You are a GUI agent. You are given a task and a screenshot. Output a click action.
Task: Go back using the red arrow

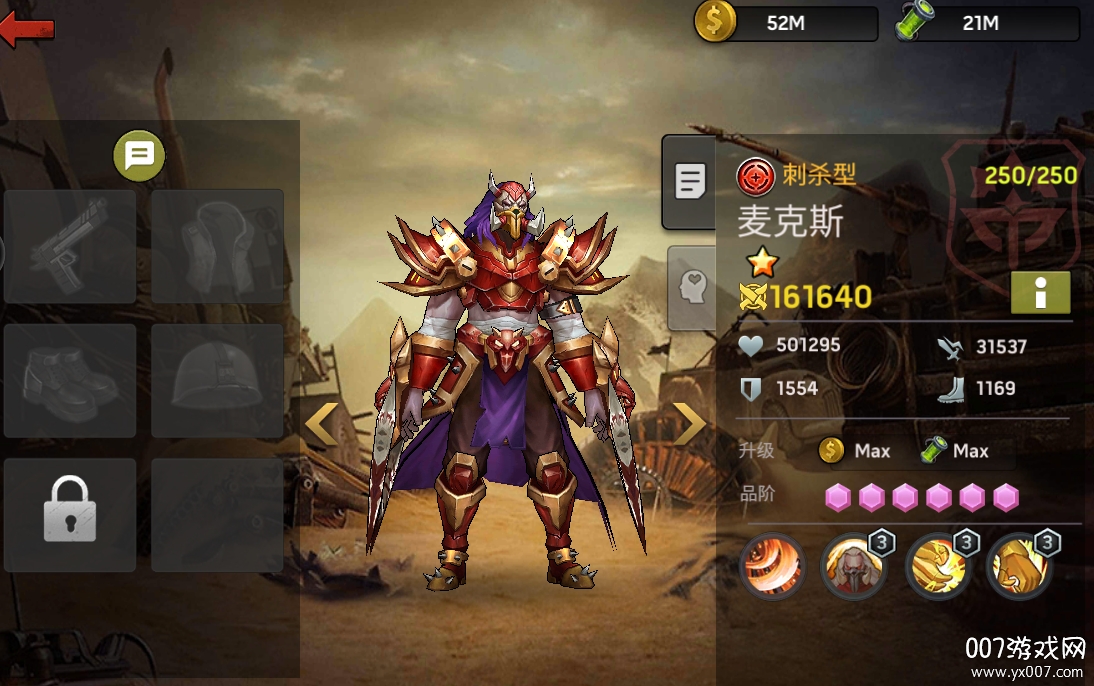27,29
